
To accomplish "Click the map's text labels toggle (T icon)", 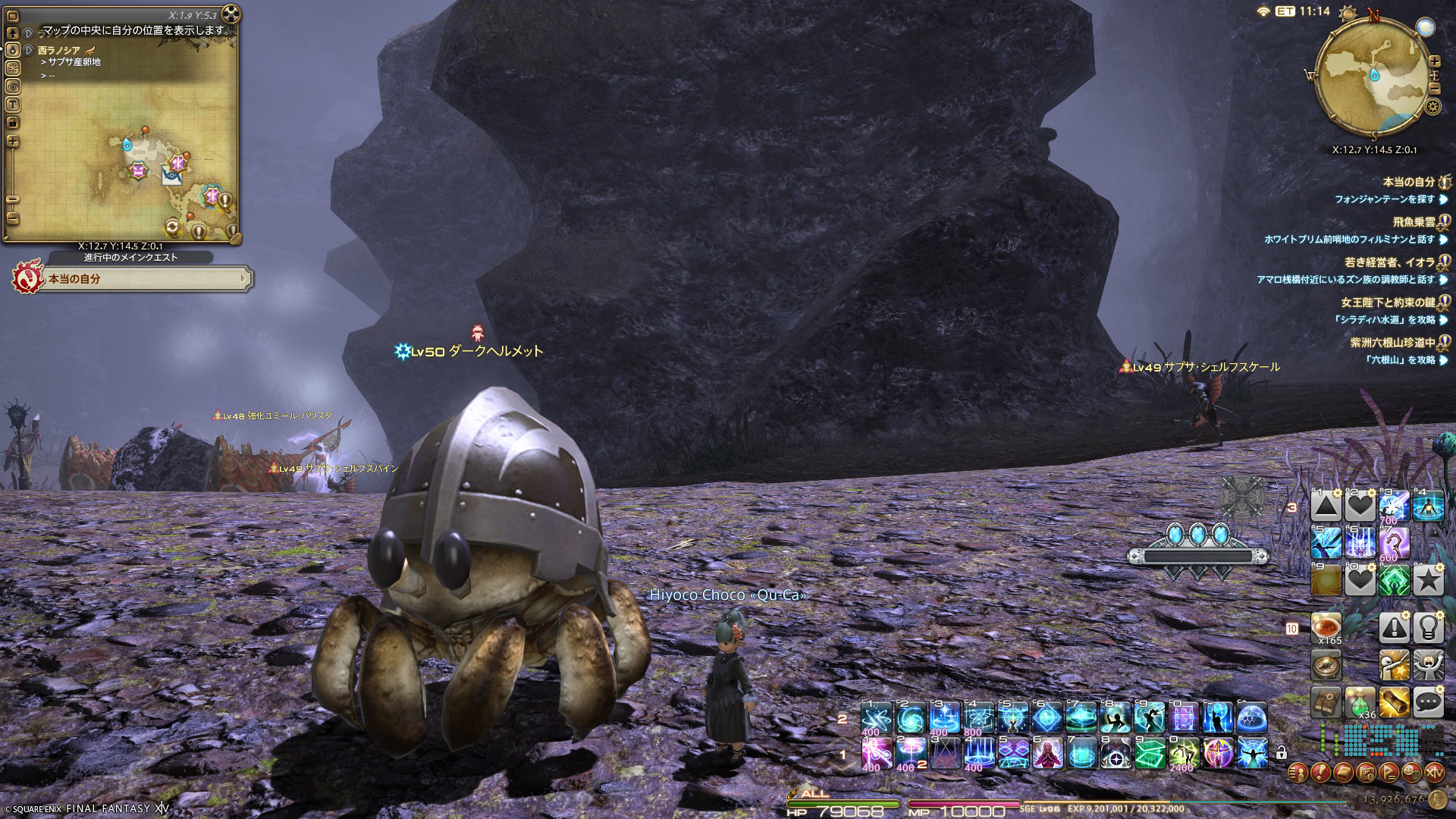I will [13, 105].
